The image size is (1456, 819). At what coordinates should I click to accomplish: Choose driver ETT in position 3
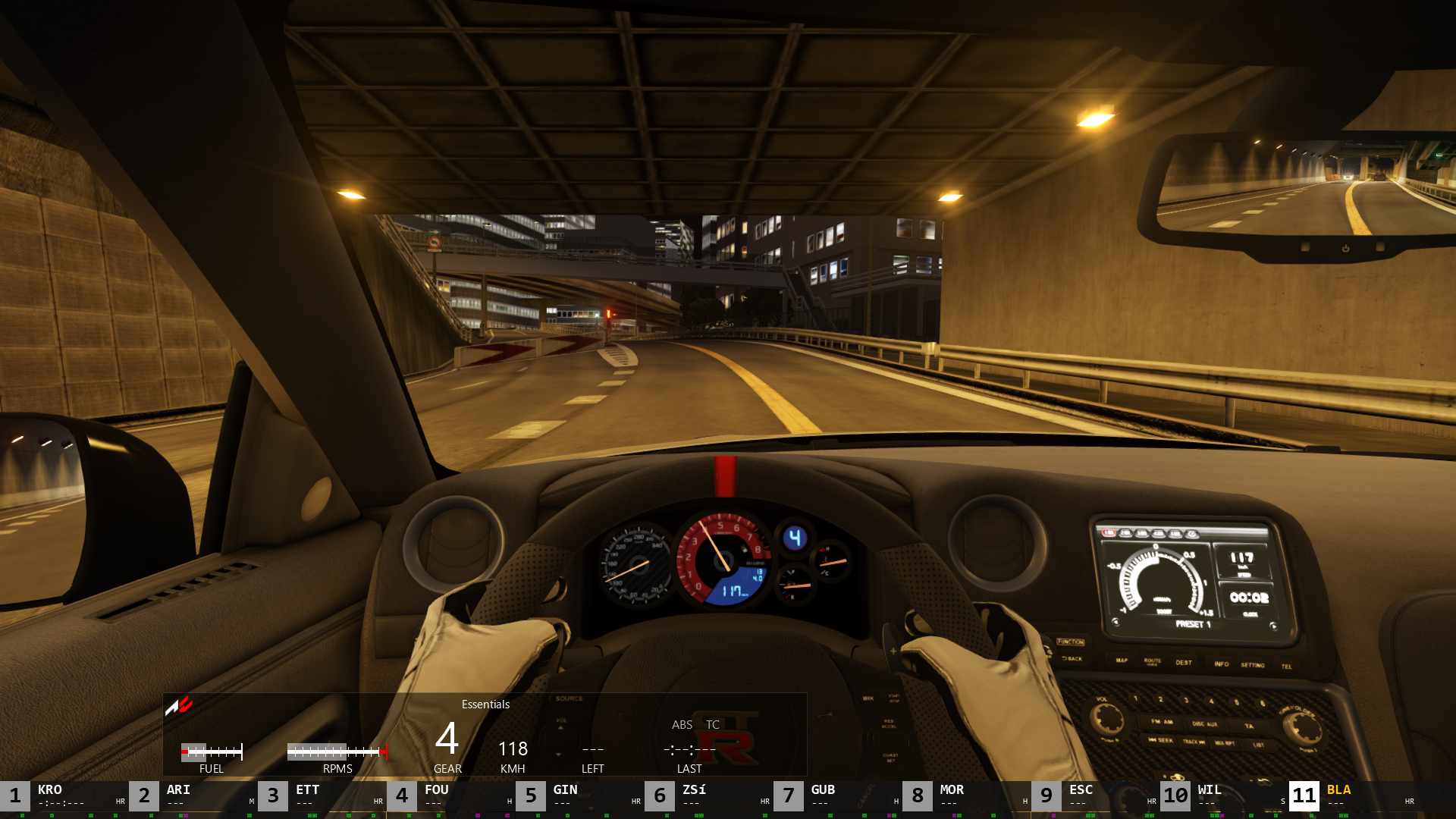point(322,795)
